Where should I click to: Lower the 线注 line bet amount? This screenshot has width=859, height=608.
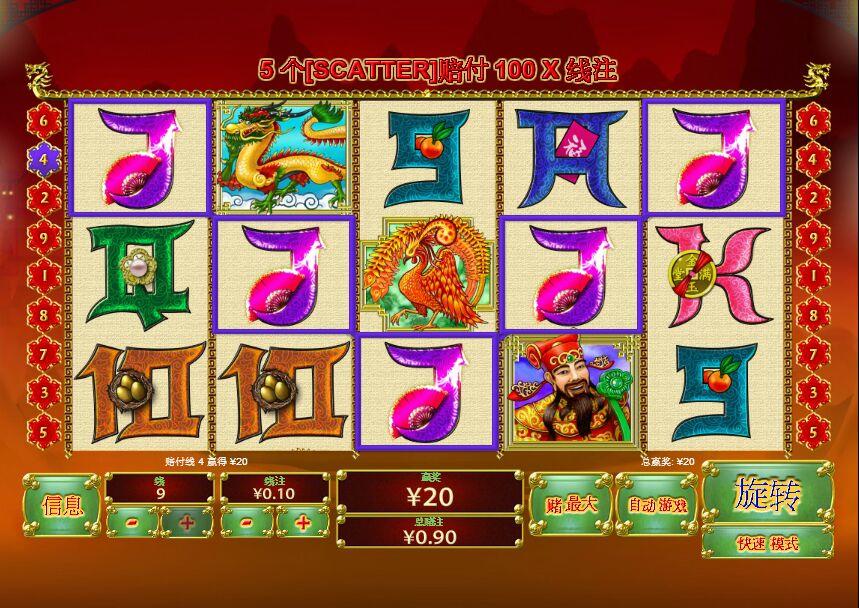pyautogui.click(x=247, y=522)
